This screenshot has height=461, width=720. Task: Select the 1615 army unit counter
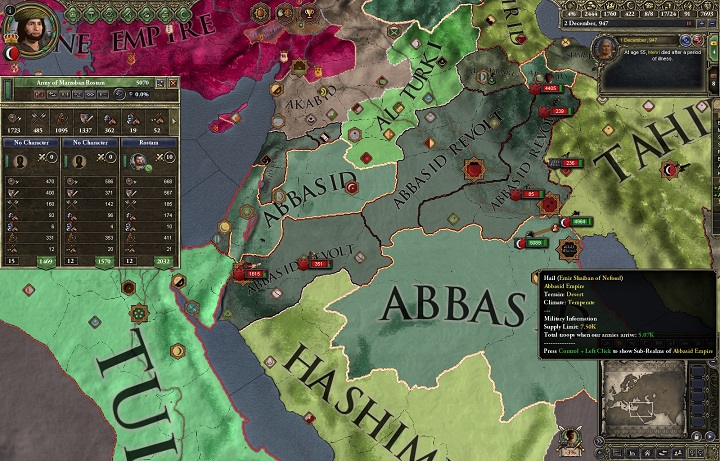(x=251, y=272)
